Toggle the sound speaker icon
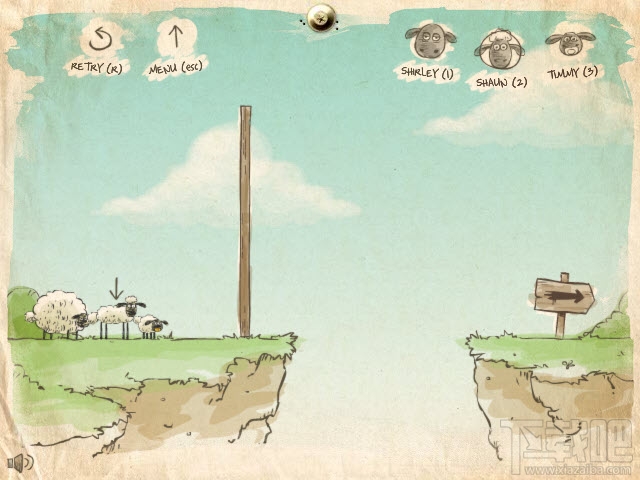Viewport: 640px width, 480px height. [19, 462]
